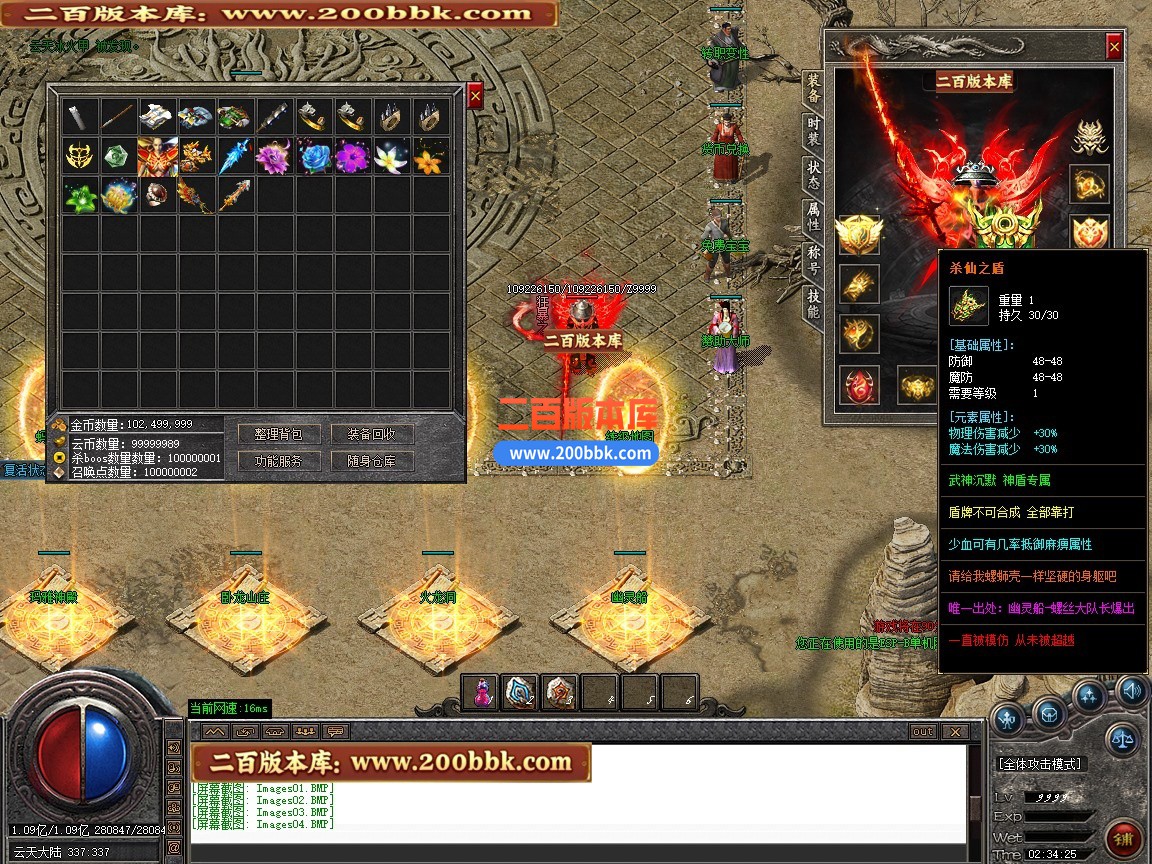Viewport: 1152px width, 864px height.
Task: Close the character equipment panel
Action: click(1114, 46)
